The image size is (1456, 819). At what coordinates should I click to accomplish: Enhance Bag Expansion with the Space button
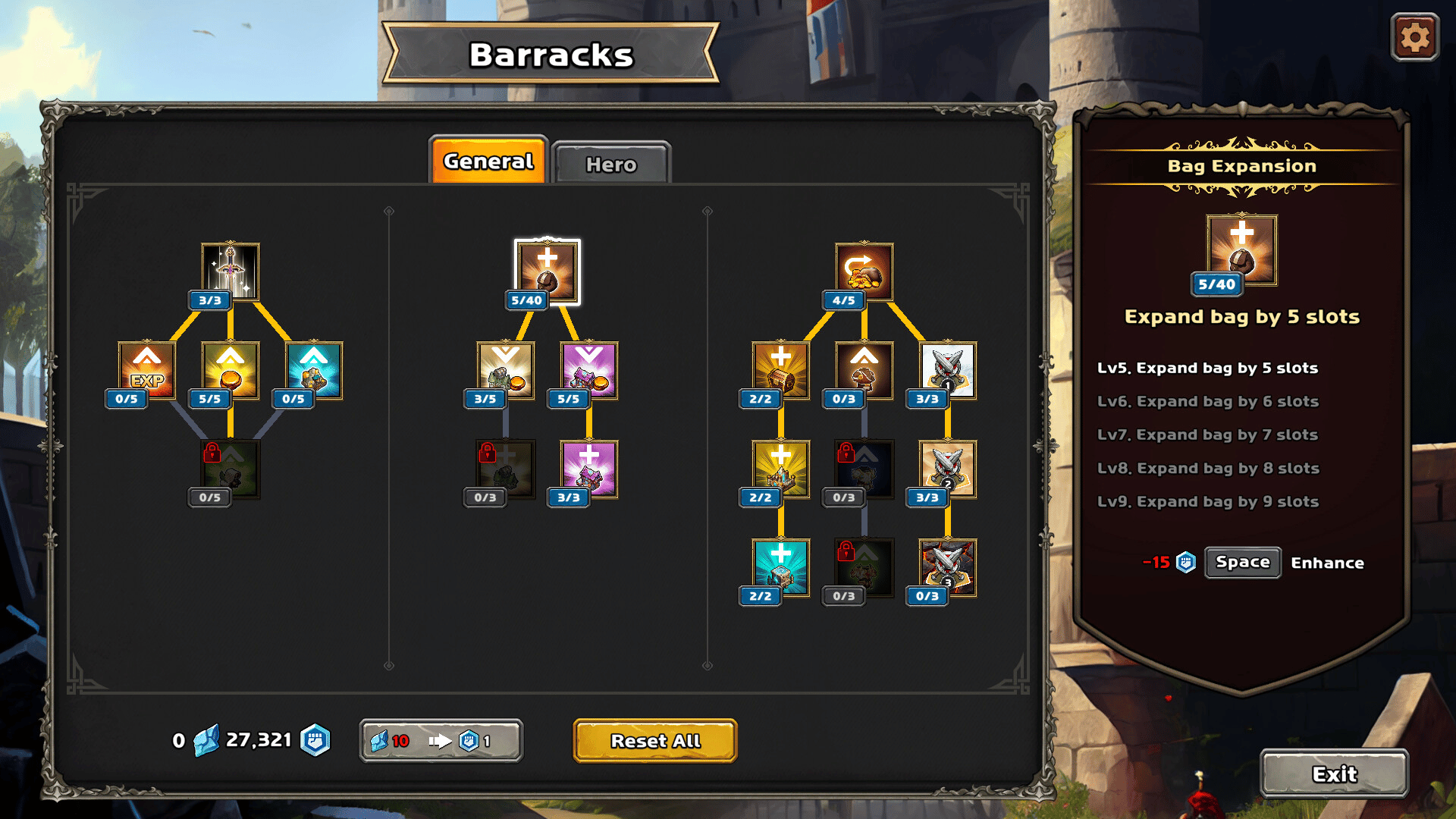1242,562
